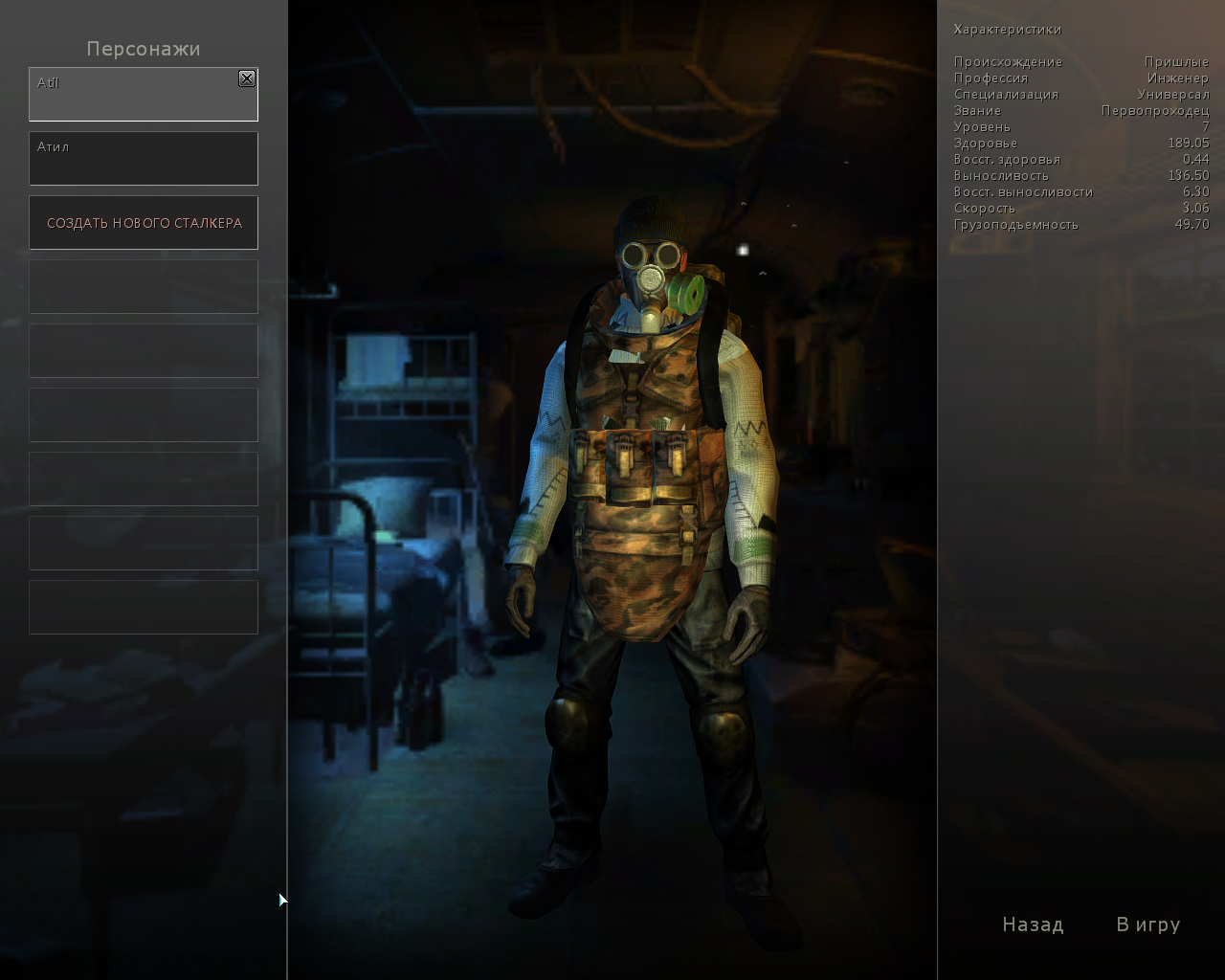Go back with the Назад button
This screenshot has width=1225, height=980.
(x=1033, y=924)
